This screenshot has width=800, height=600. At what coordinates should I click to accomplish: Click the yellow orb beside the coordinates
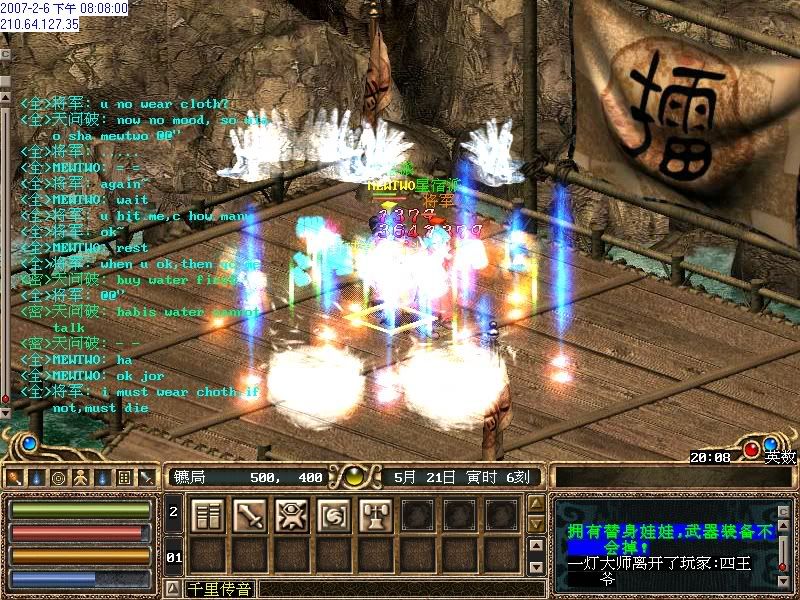point(352,477)
